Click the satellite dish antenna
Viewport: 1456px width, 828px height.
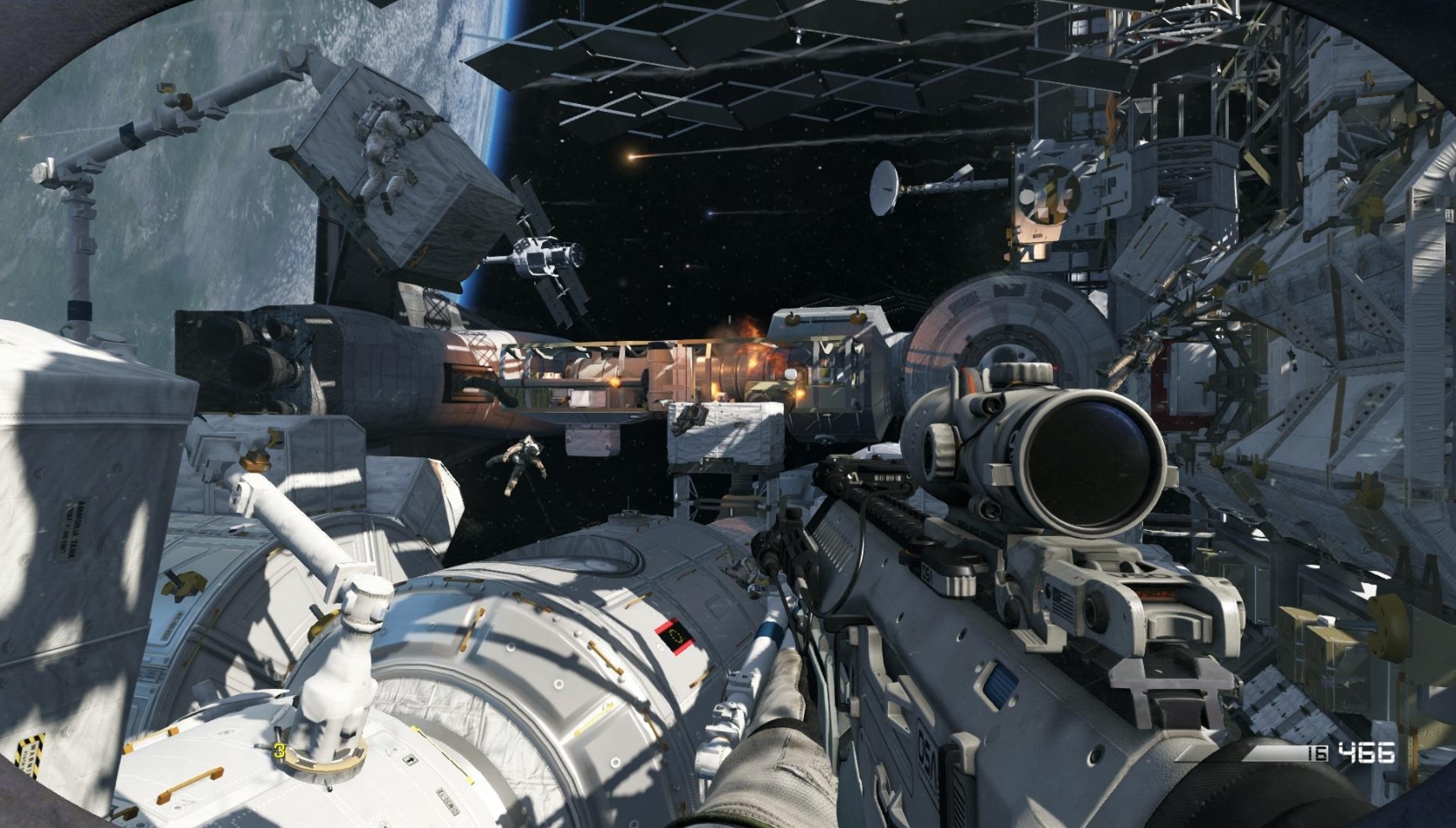[x=883, y=188]
